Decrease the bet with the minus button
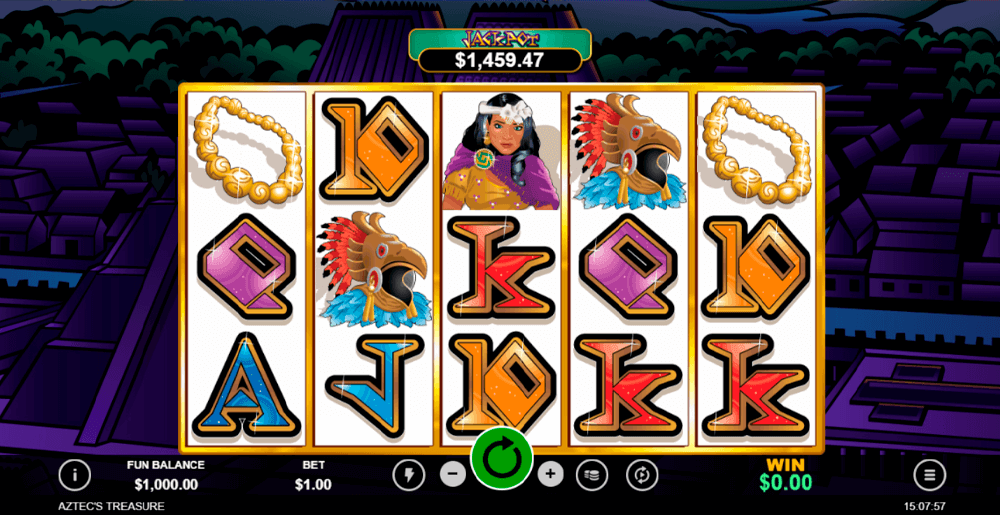The width and height of the screenshot is (1000, 515). click(x=453, y=474)
